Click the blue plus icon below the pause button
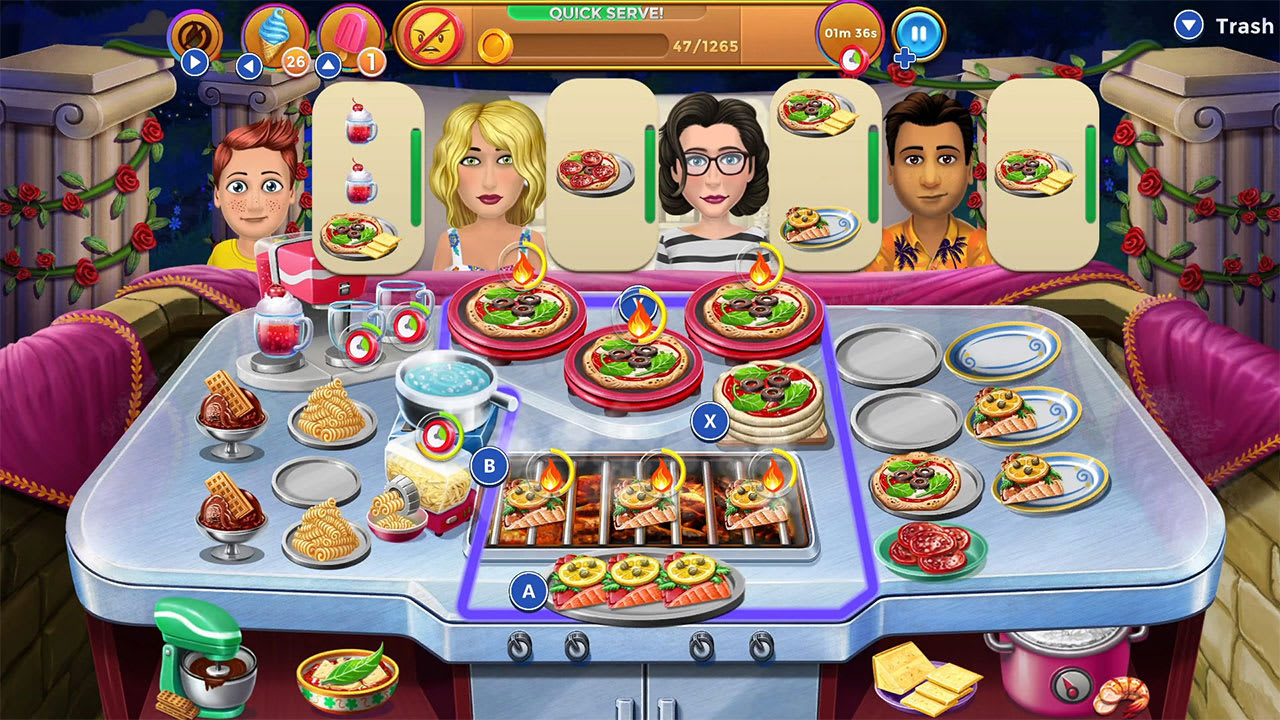Screen dimensions: 1280x720 coord(906,58)
